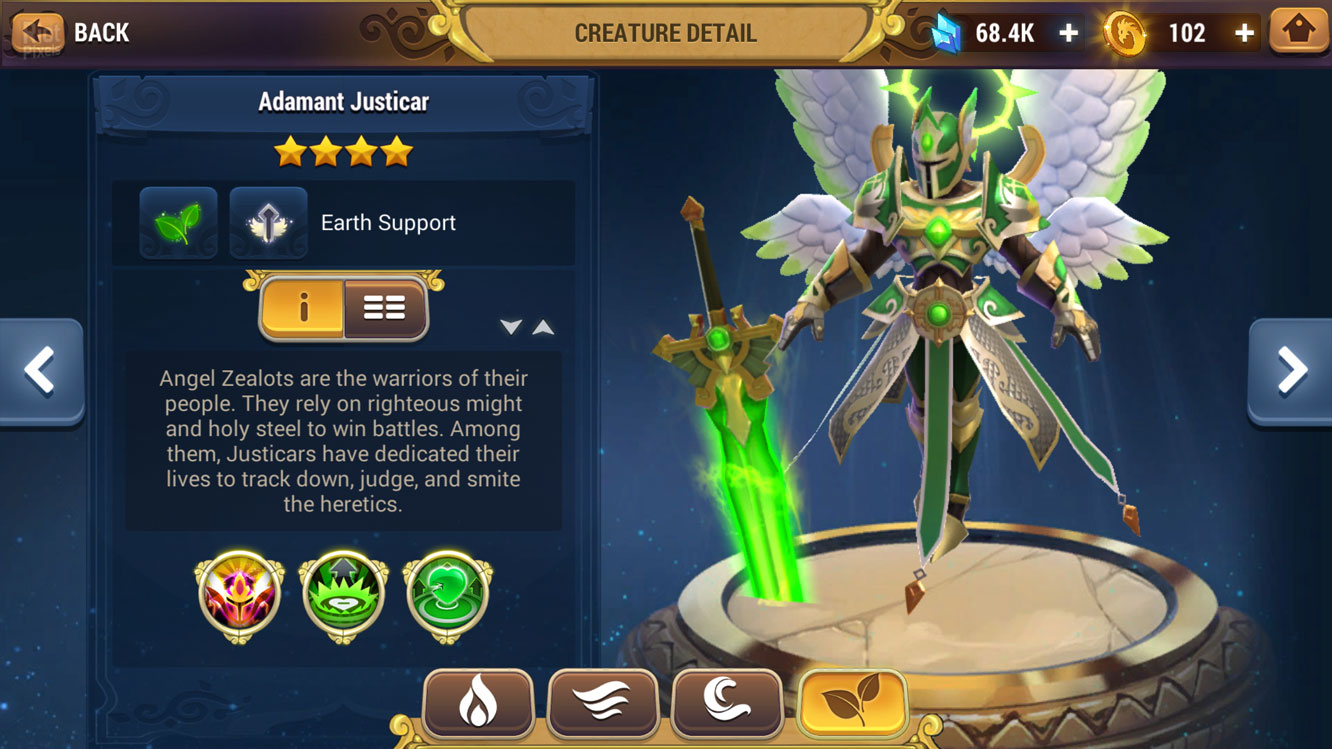Select the Earth leaf element variant tab
This screenshot has height=749, width=1332.
852,704
